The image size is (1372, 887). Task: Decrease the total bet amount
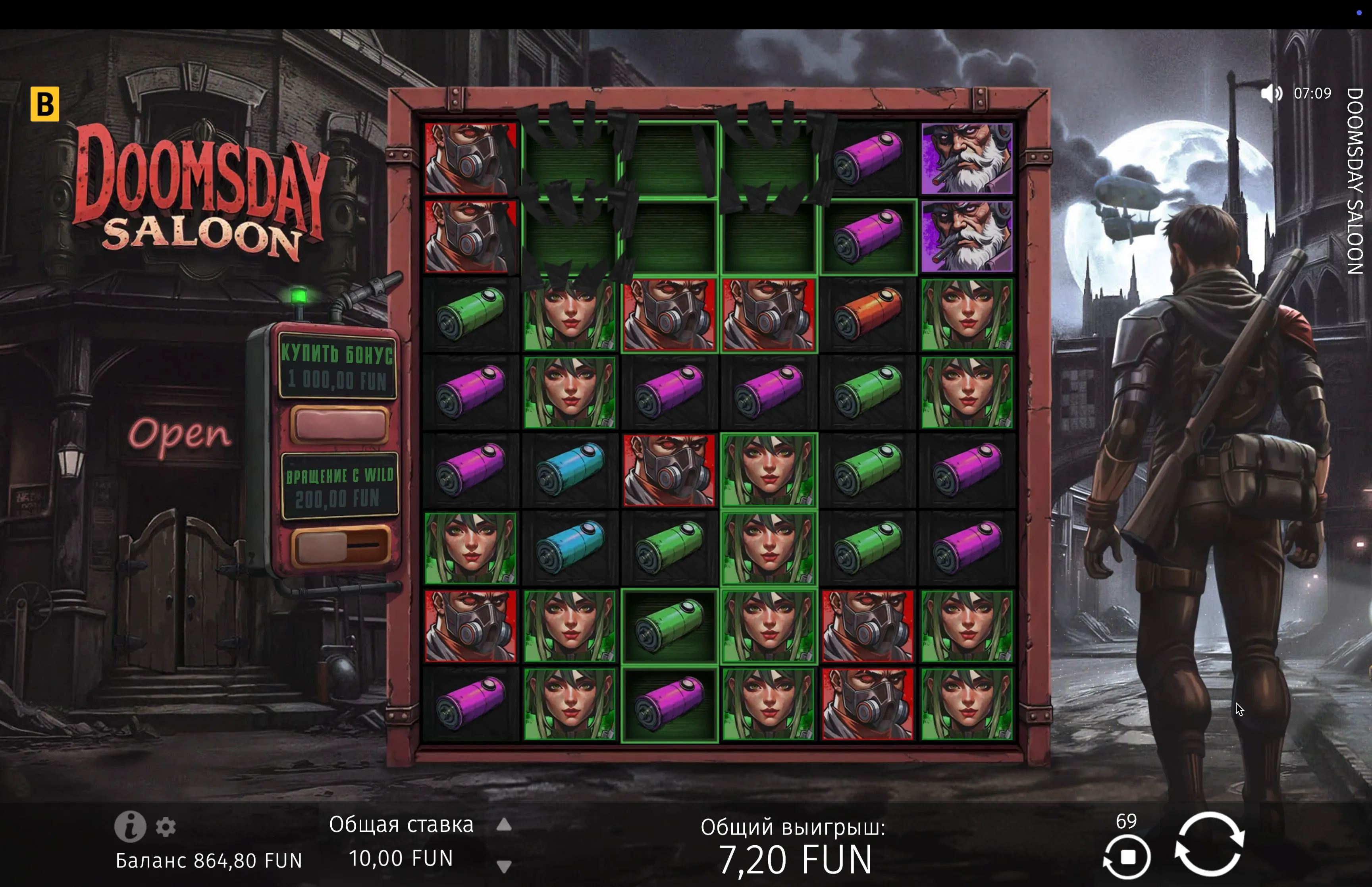(504, 866)
